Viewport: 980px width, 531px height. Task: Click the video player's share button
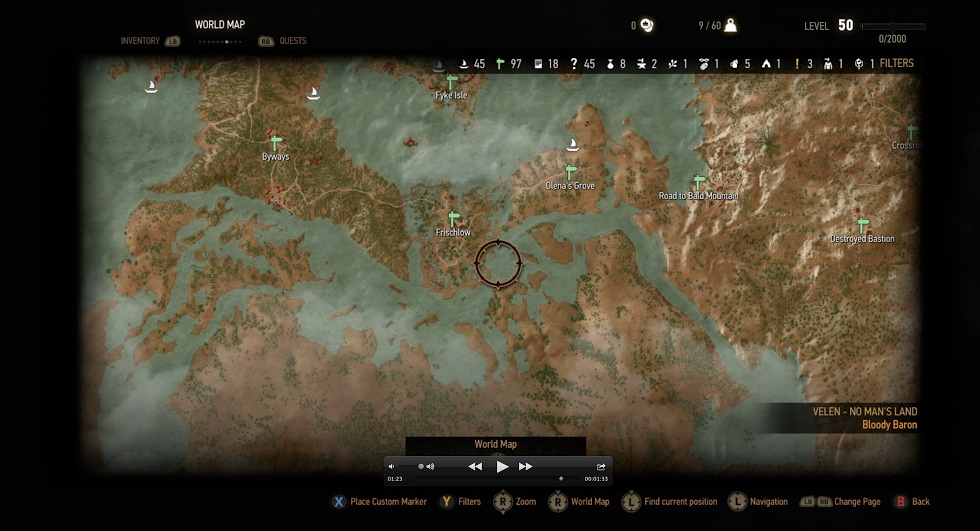[601, 466]
